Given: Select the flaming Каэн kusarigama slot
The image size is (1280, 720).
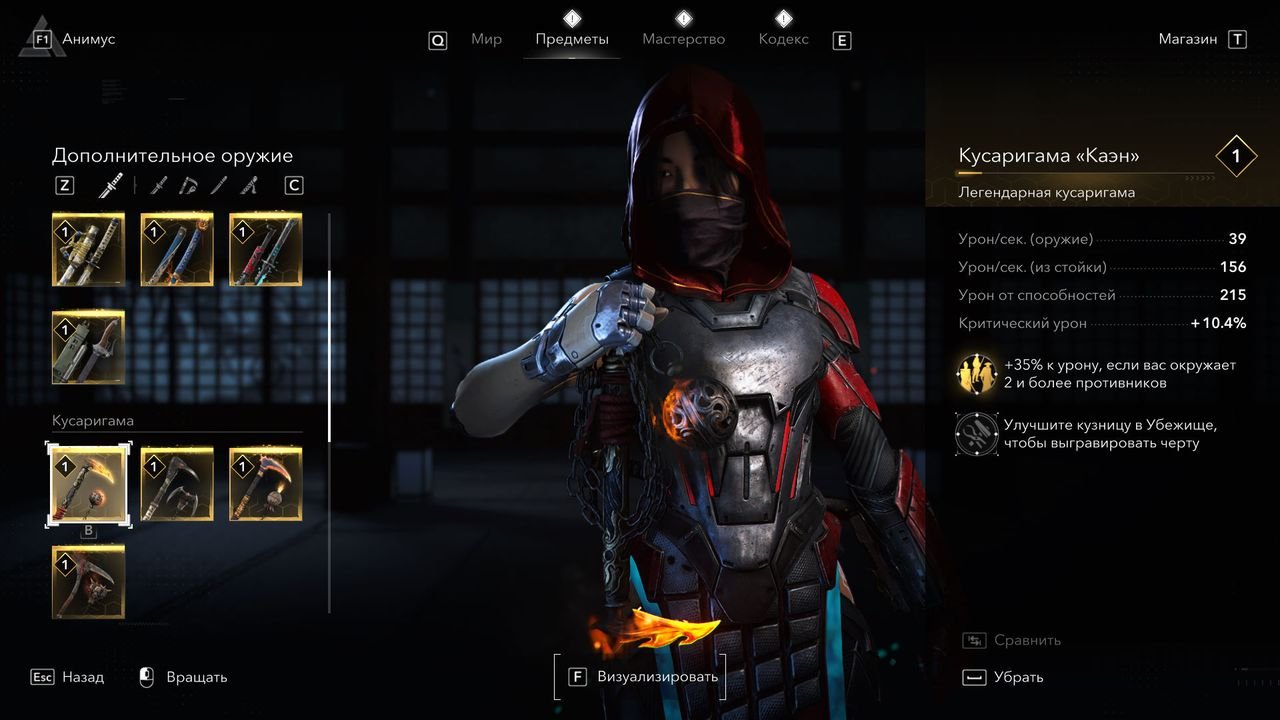Looking at the screenshot, I should point(88,484).
